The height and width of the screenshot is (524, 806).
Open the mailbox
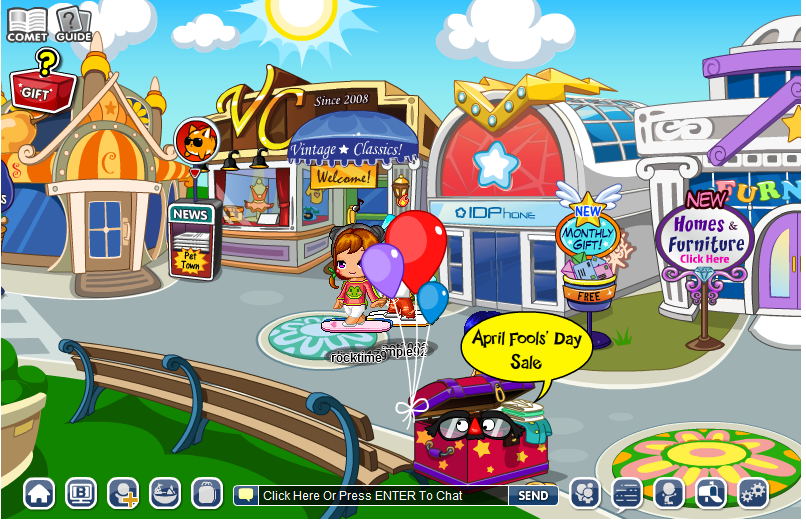711,493
